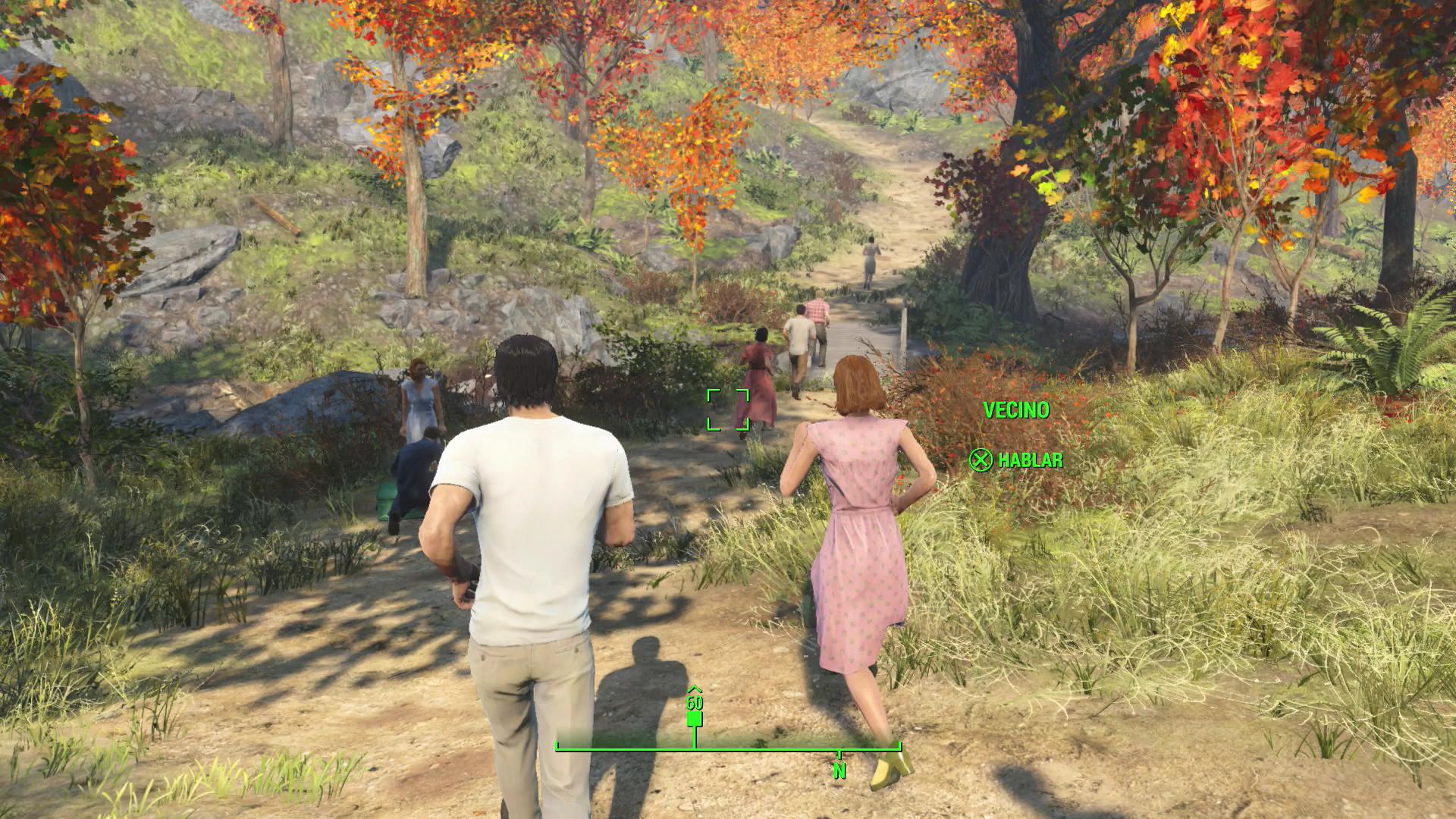
Task: Select the quest marker on the compass
Action: point(695,717)
